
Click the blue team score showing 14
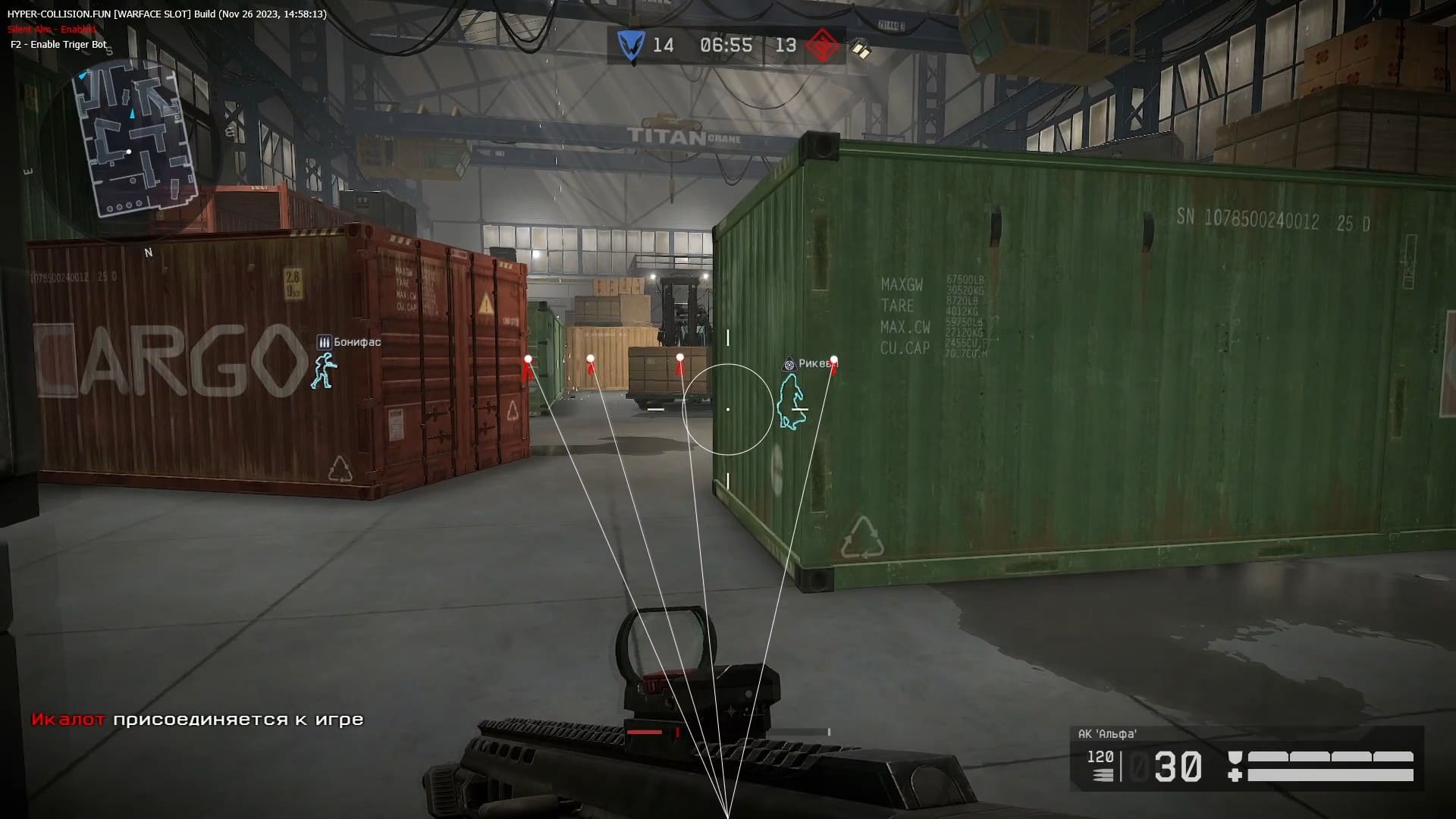663,45
